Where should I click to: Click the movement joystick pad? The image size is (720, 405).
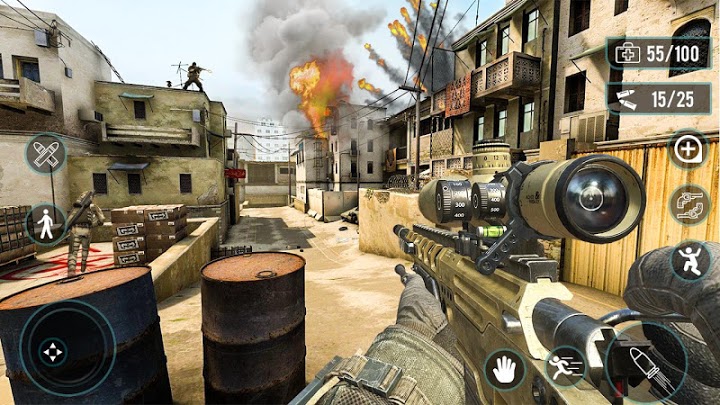[x=53, y=351]
